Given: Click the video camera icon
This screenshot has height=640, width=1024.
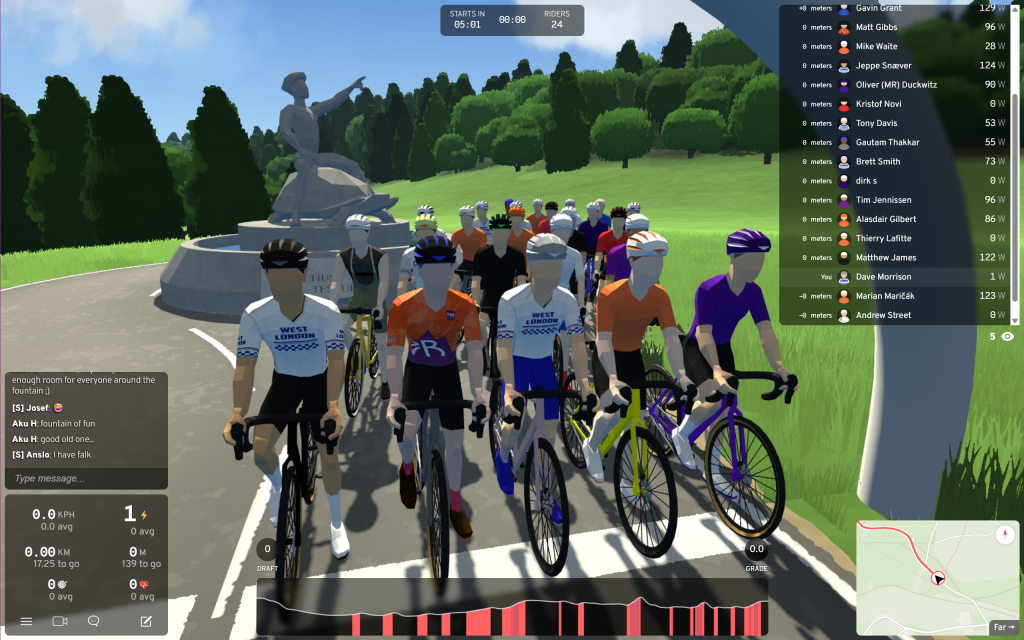Looking at the screenshot, I should point(60,621).
